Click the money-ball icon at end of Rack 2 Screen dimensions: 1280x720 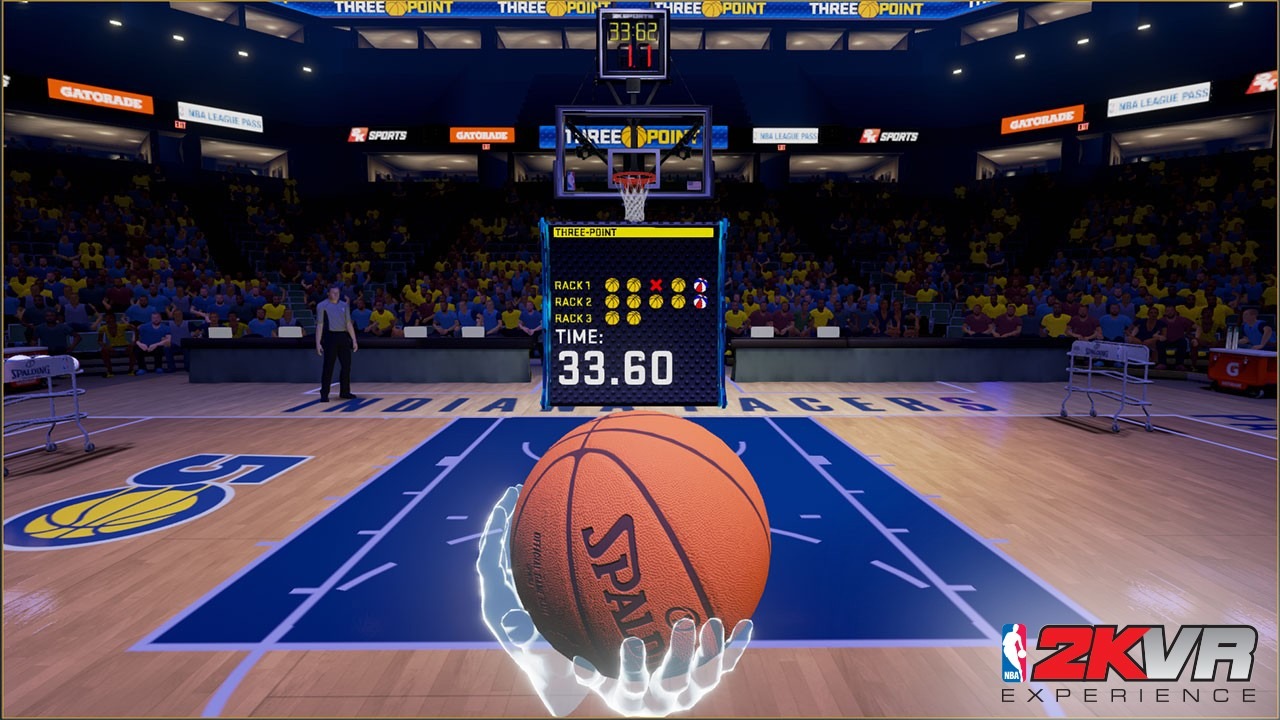[700, 301]
